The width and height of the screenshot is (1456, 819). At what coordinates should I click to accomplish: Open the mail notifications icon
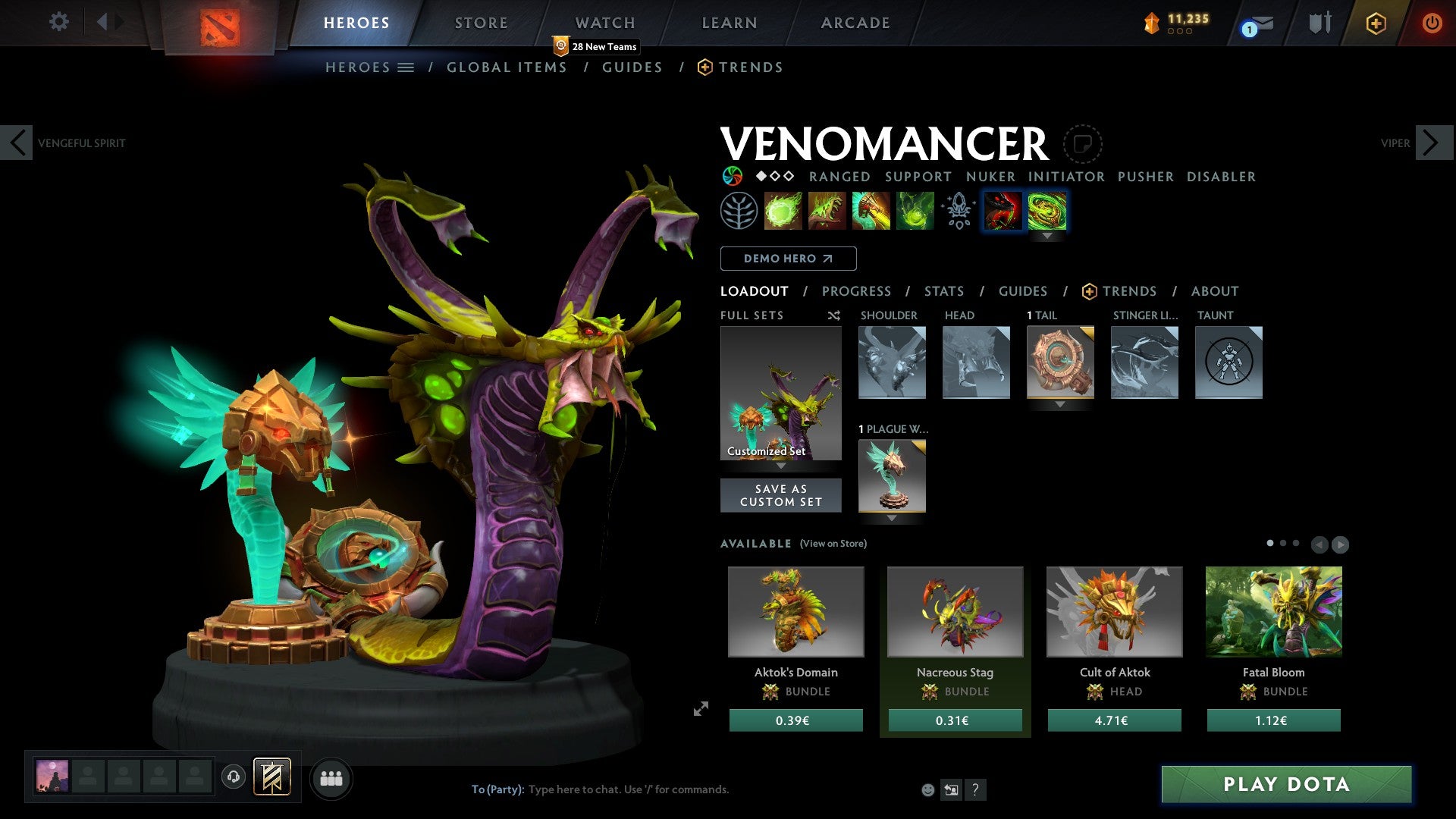[1259, 24]
